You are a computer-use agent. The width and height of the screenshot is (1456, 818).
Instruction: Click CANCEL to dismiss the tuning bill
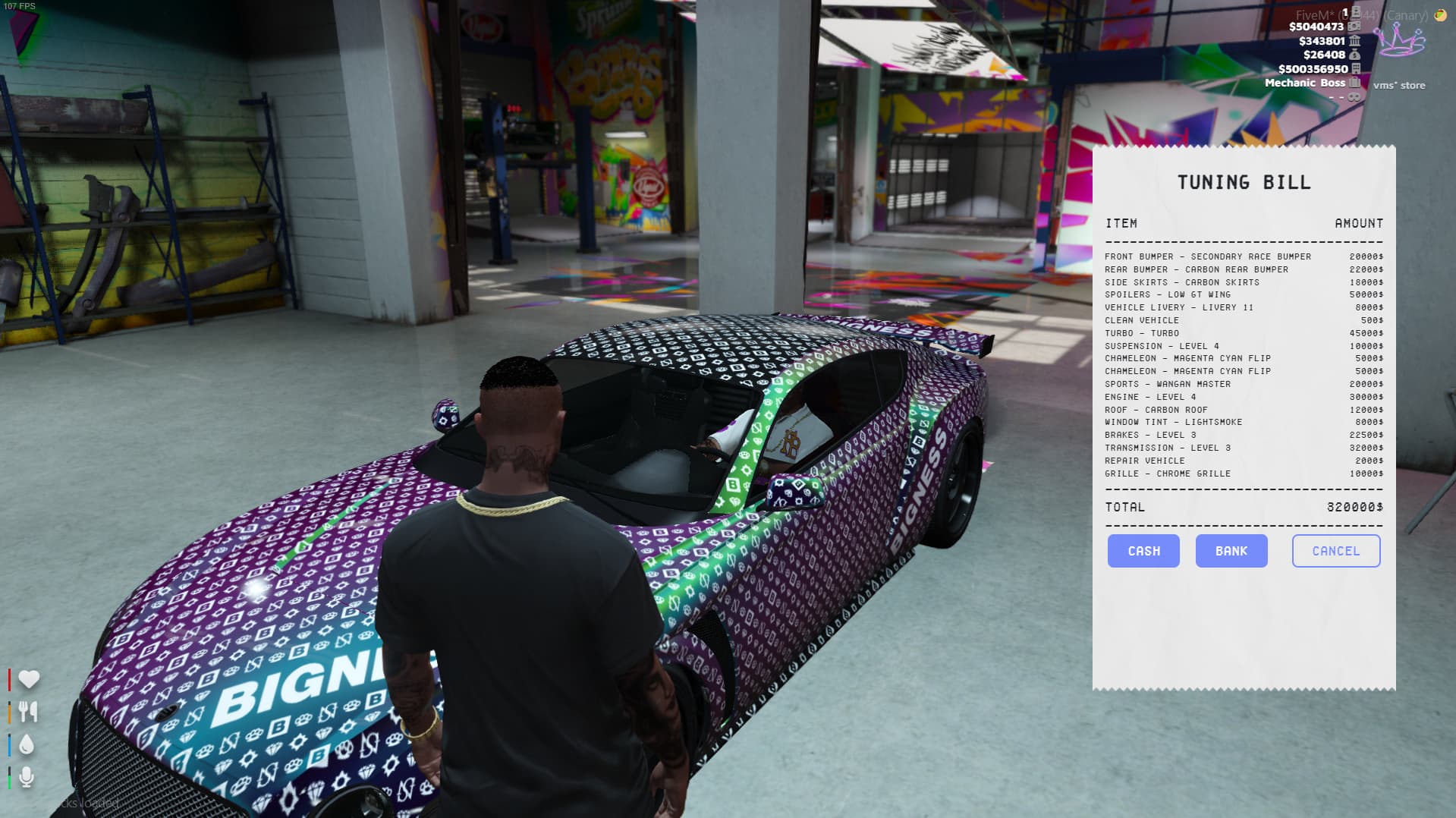(x=1335, y=551)
